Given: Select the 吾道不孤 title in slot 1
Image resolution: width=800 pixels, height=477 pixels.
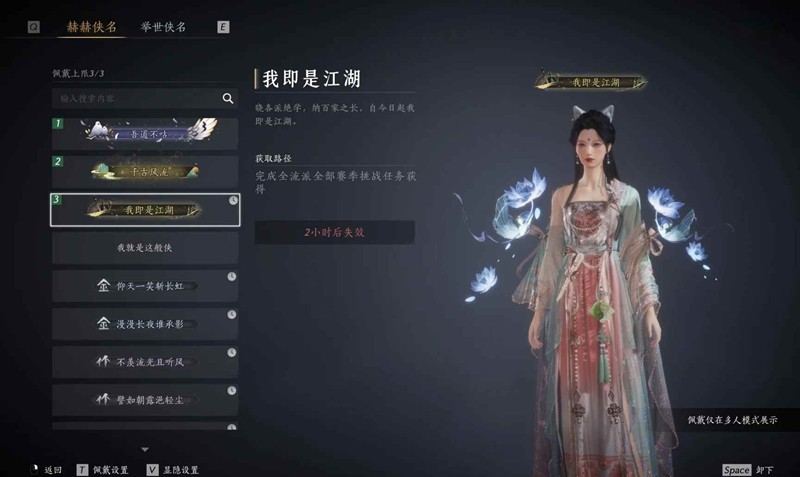Looking at the screenshot, I should (x=145, y=134).
